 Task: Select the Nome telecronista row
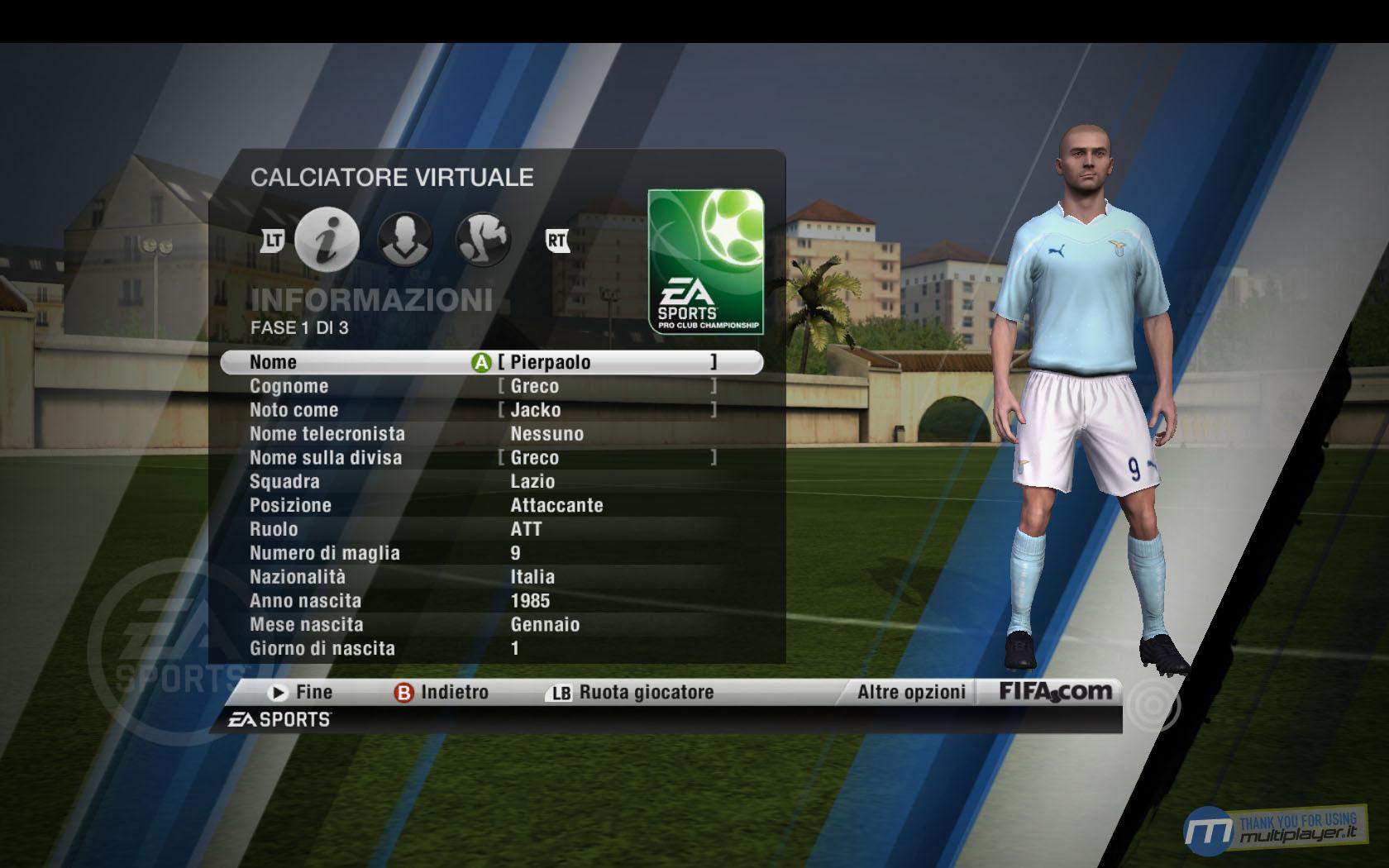(491, 434)
